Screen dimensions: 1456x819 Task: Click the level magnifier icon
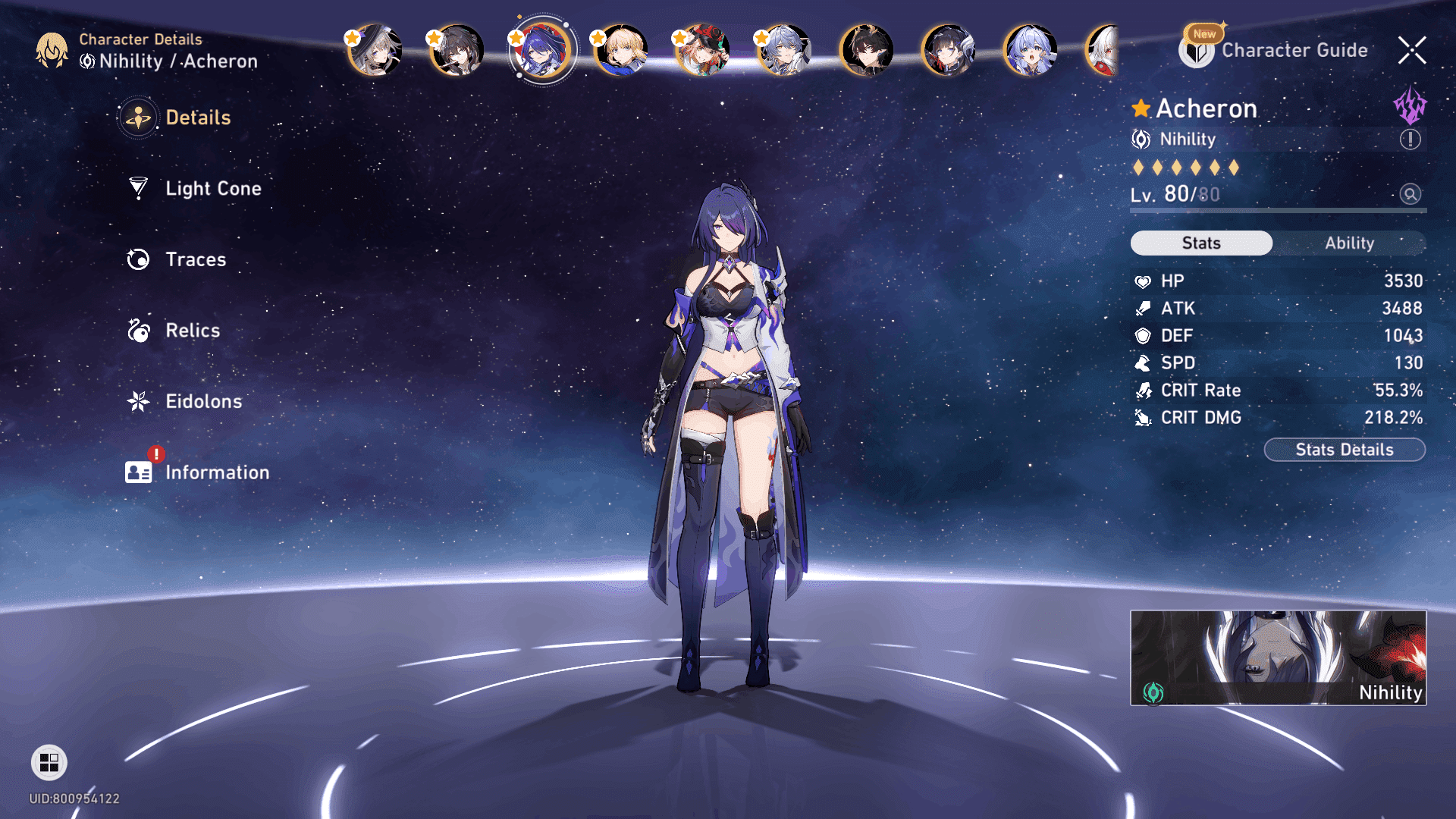pos(1410,194)
